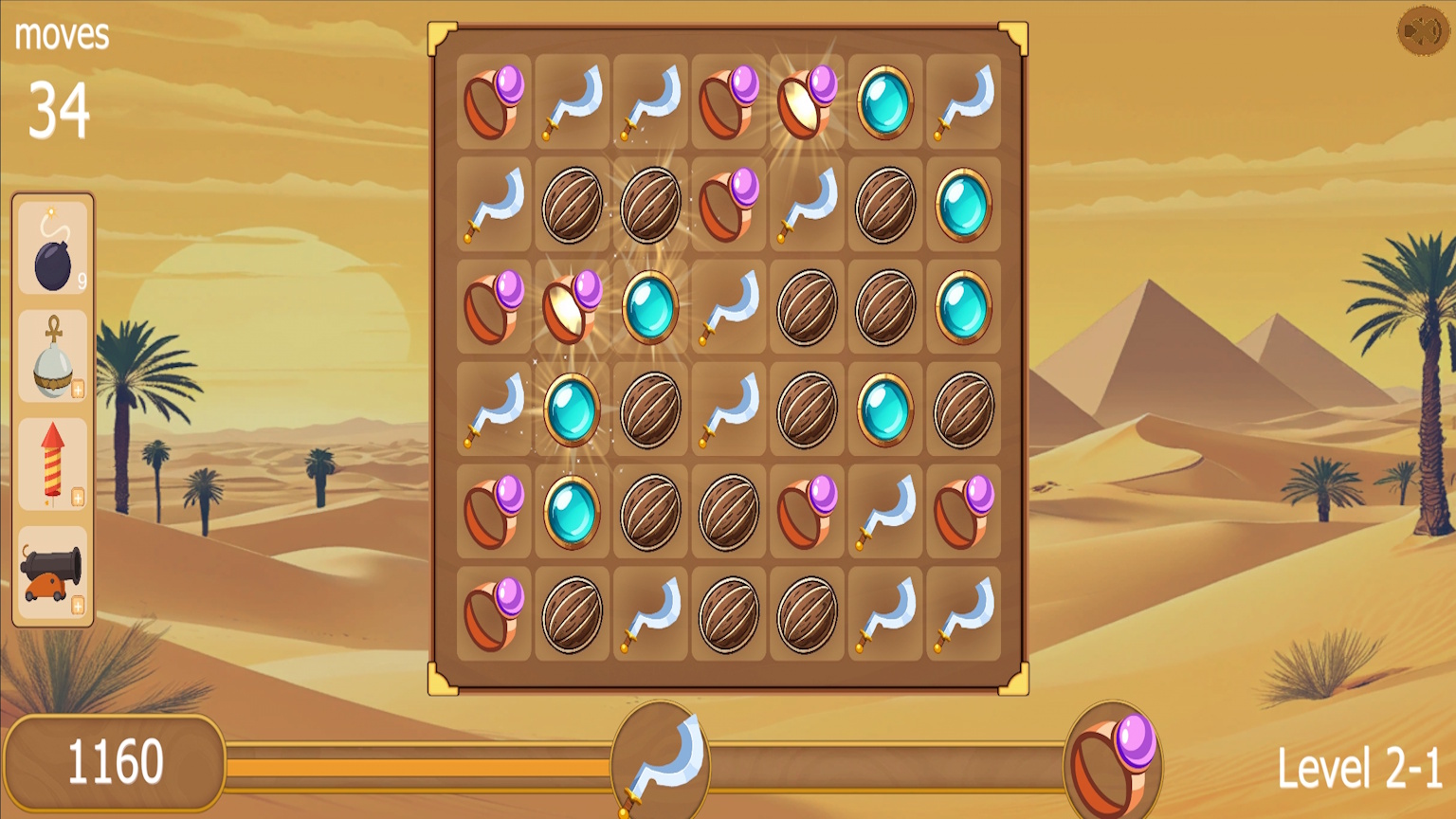
Task: Buy more ankh eggs via plus button
Action: point(78,386)
